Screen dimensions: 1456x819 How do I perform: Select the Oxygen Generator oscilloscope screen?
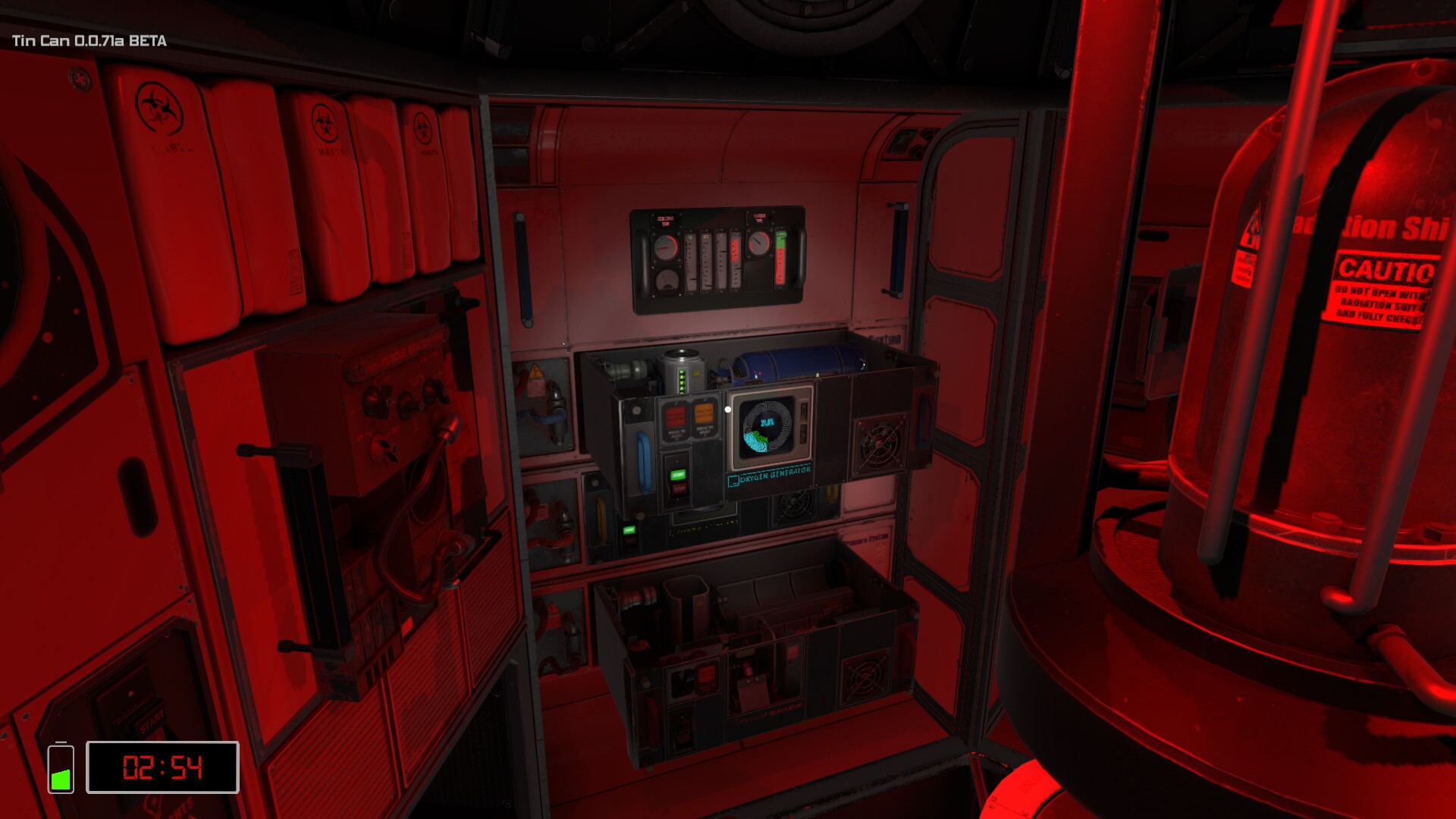(768, 426)
